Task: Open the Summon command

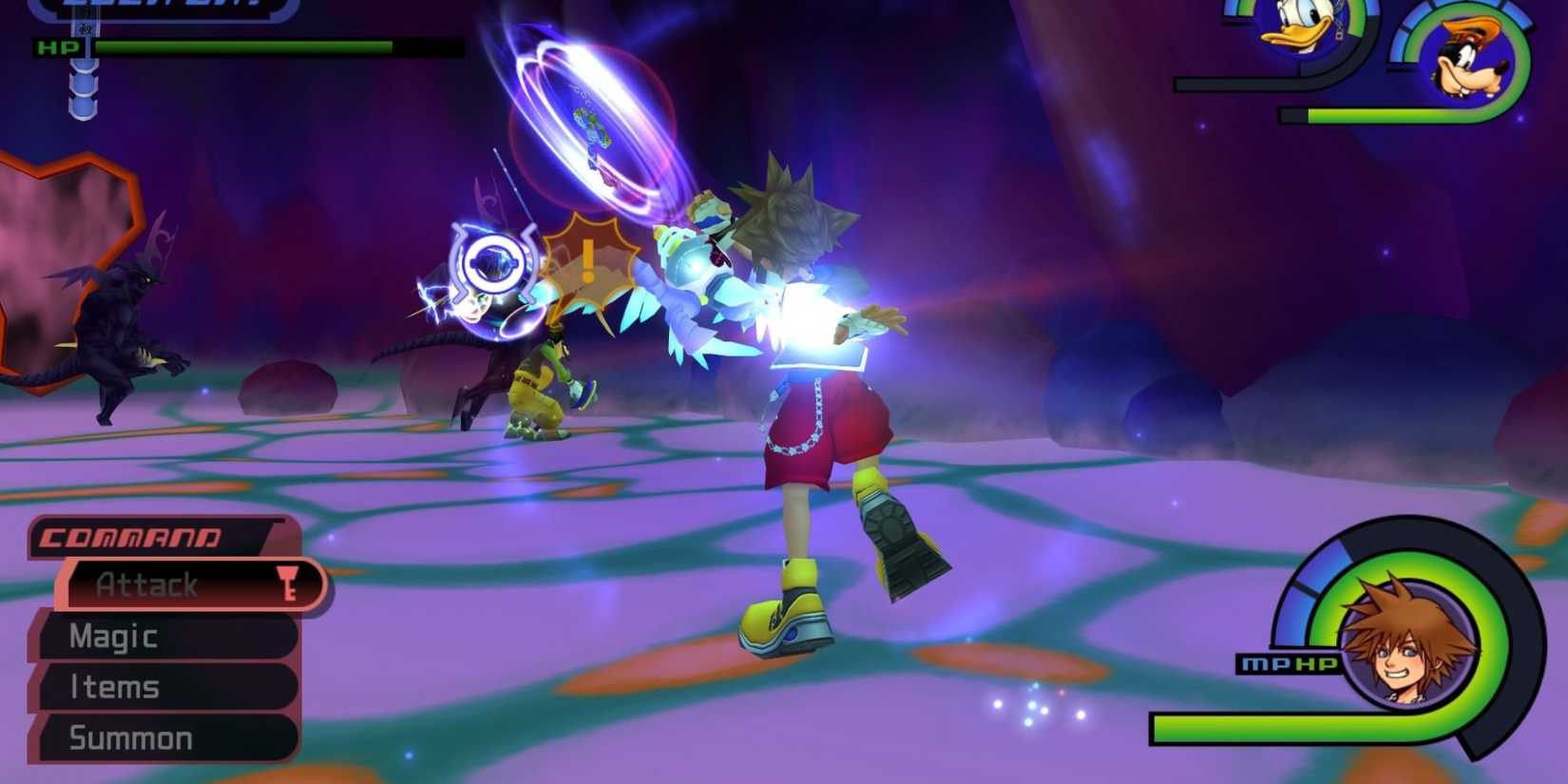Action: tap(129, 736)
